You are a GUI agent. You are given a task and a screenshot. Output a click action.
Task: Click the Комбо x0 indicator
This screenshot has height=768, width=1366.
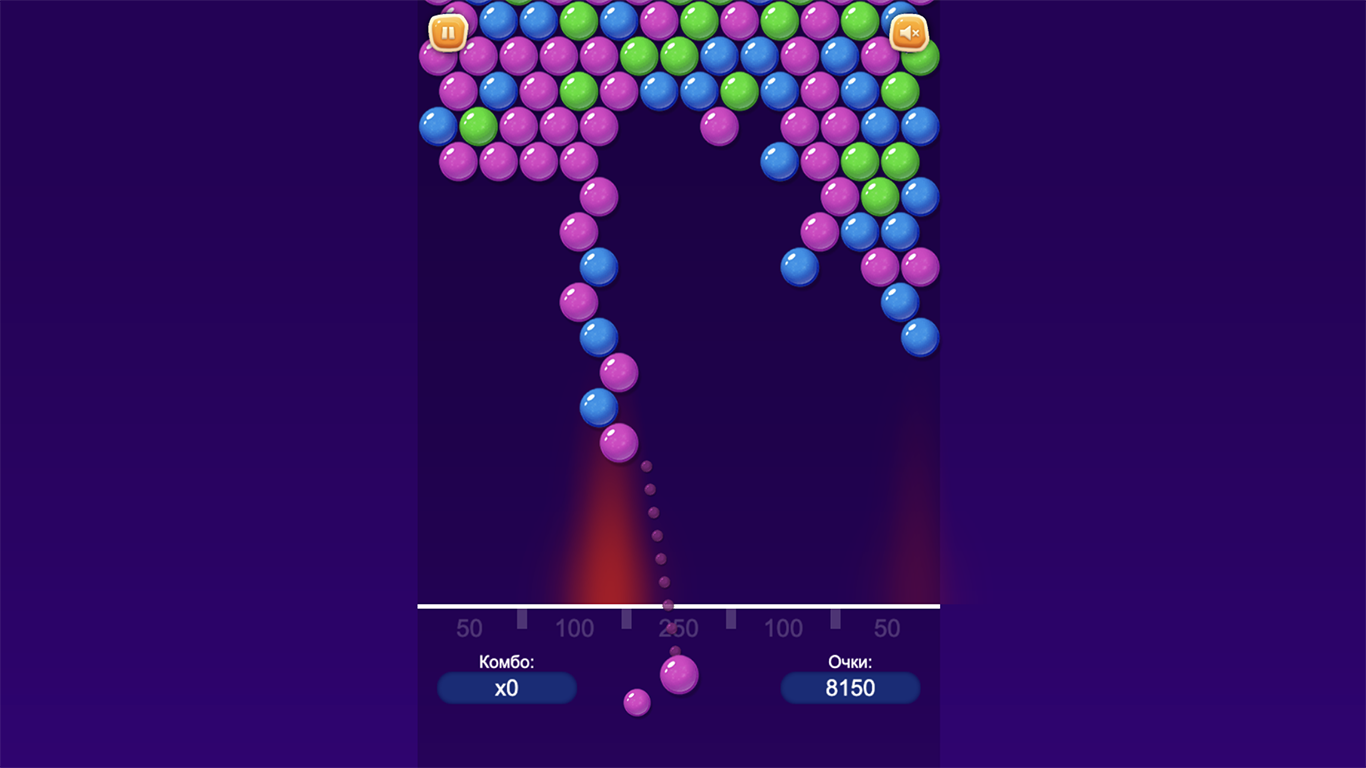(x=506, y=688)
